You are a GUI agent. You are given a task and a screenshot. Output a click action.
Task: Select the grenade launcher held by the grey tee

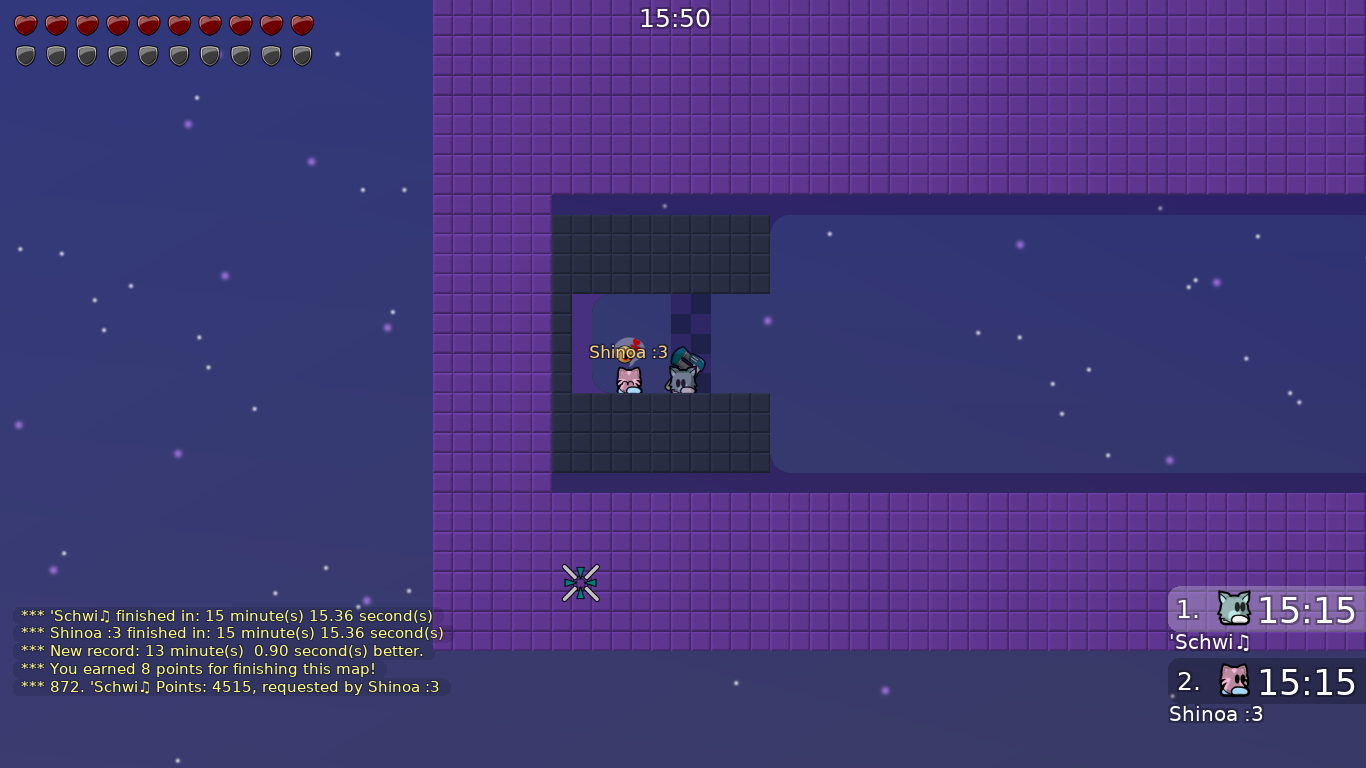coord(688,358)
